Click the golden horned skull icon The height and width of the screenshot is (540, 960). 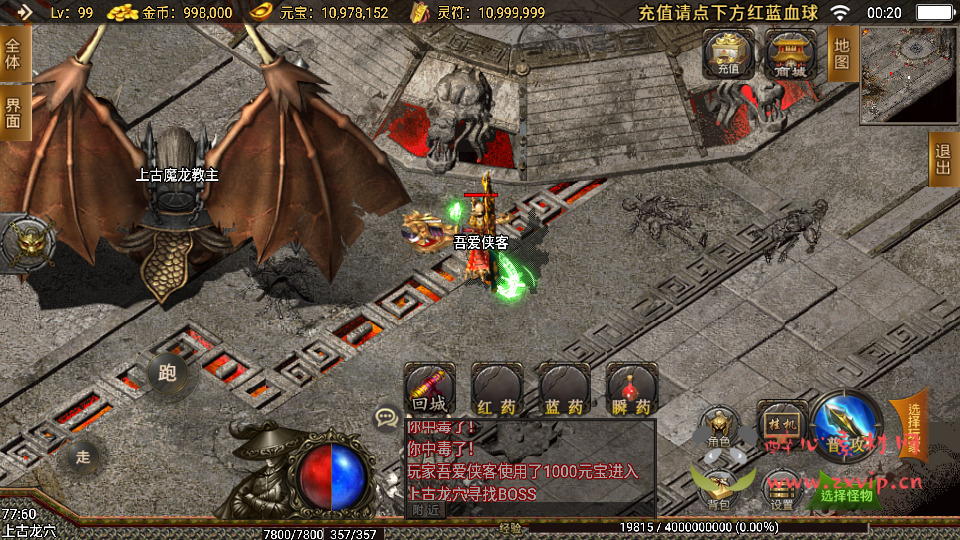click(x=27, y=242)
